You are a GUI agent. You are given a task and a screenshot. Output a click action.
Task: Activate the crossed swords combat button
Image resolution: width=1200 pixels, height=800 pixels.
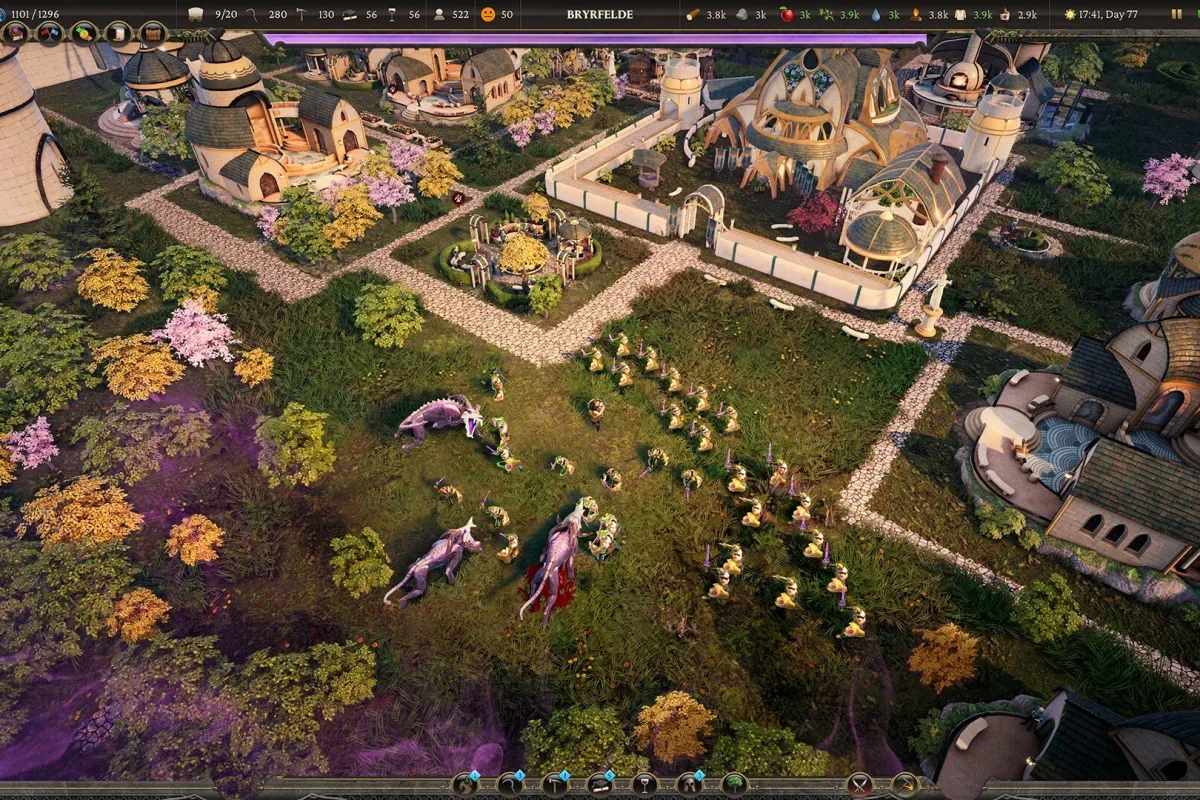[859, 784]
